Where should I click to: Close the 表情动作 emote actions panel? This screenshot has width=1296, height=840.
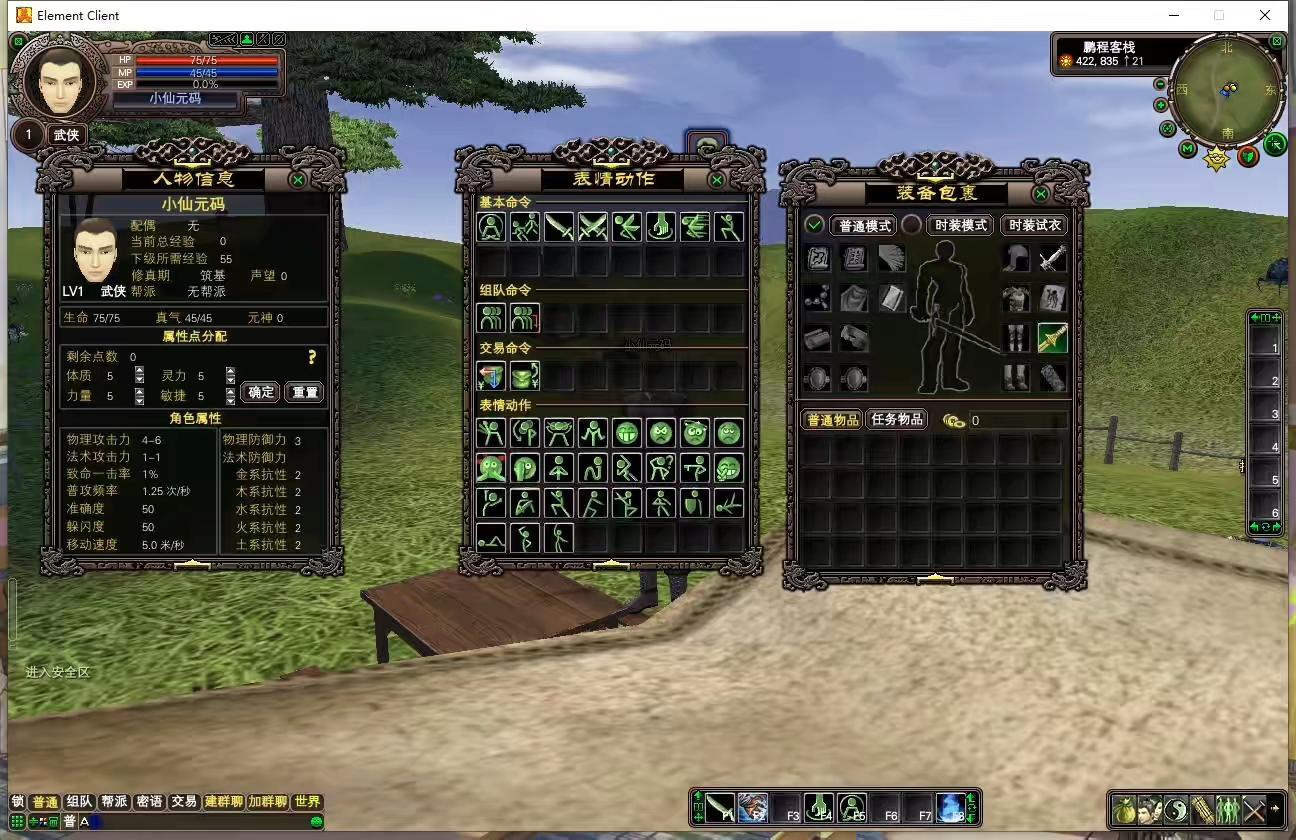[x=717, y=180]
